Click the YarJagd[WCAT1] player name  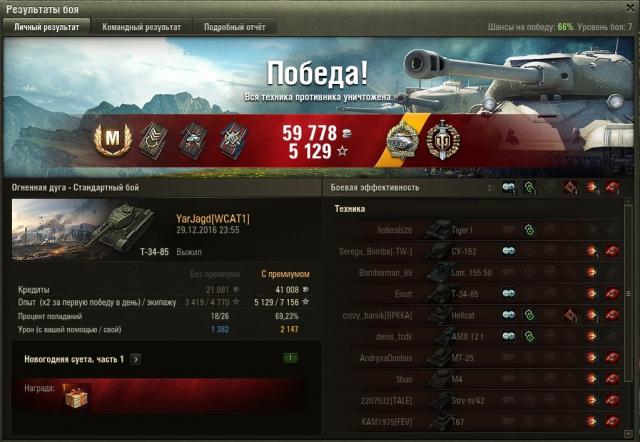click(212, 218)
